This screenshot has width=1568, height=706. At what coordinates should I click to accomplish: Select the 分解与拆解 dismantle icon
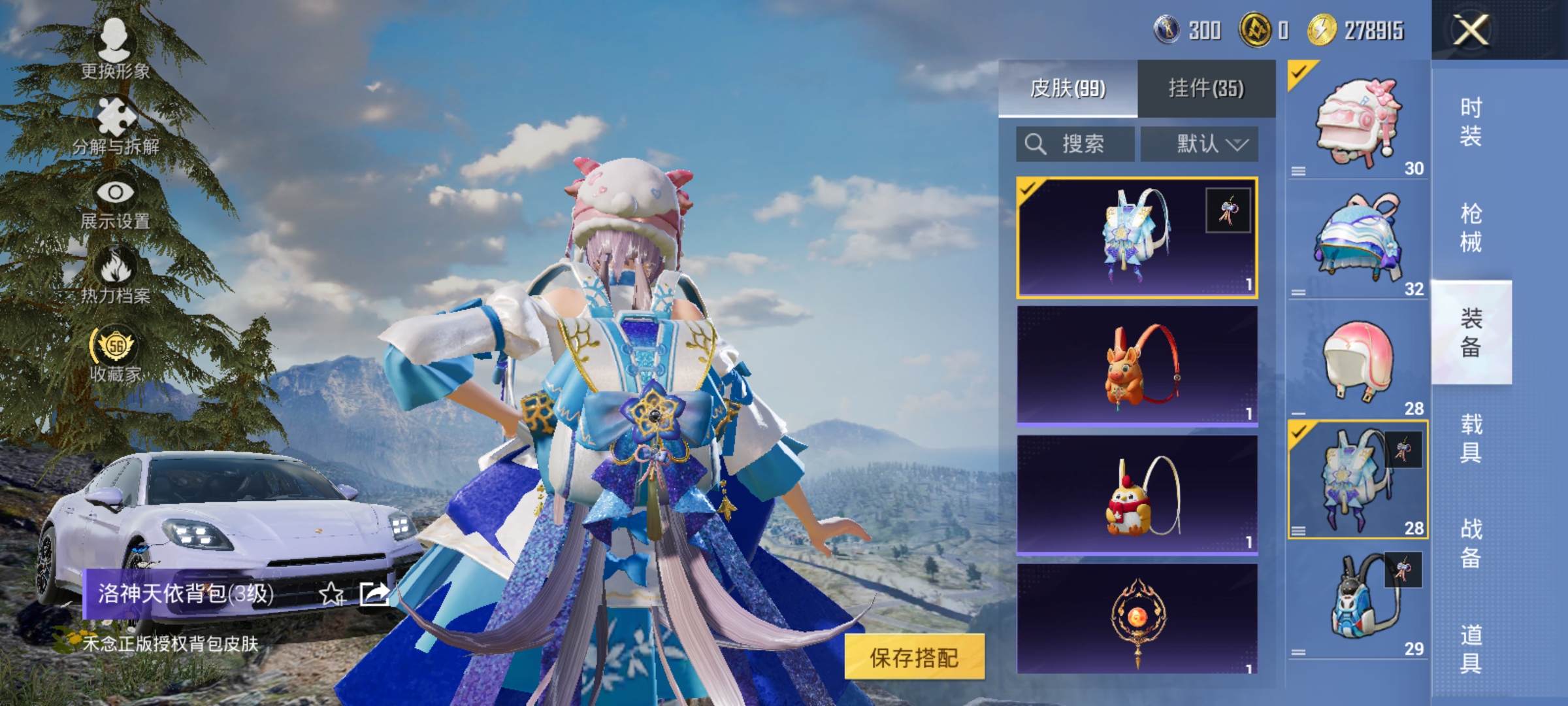(115, 118)
